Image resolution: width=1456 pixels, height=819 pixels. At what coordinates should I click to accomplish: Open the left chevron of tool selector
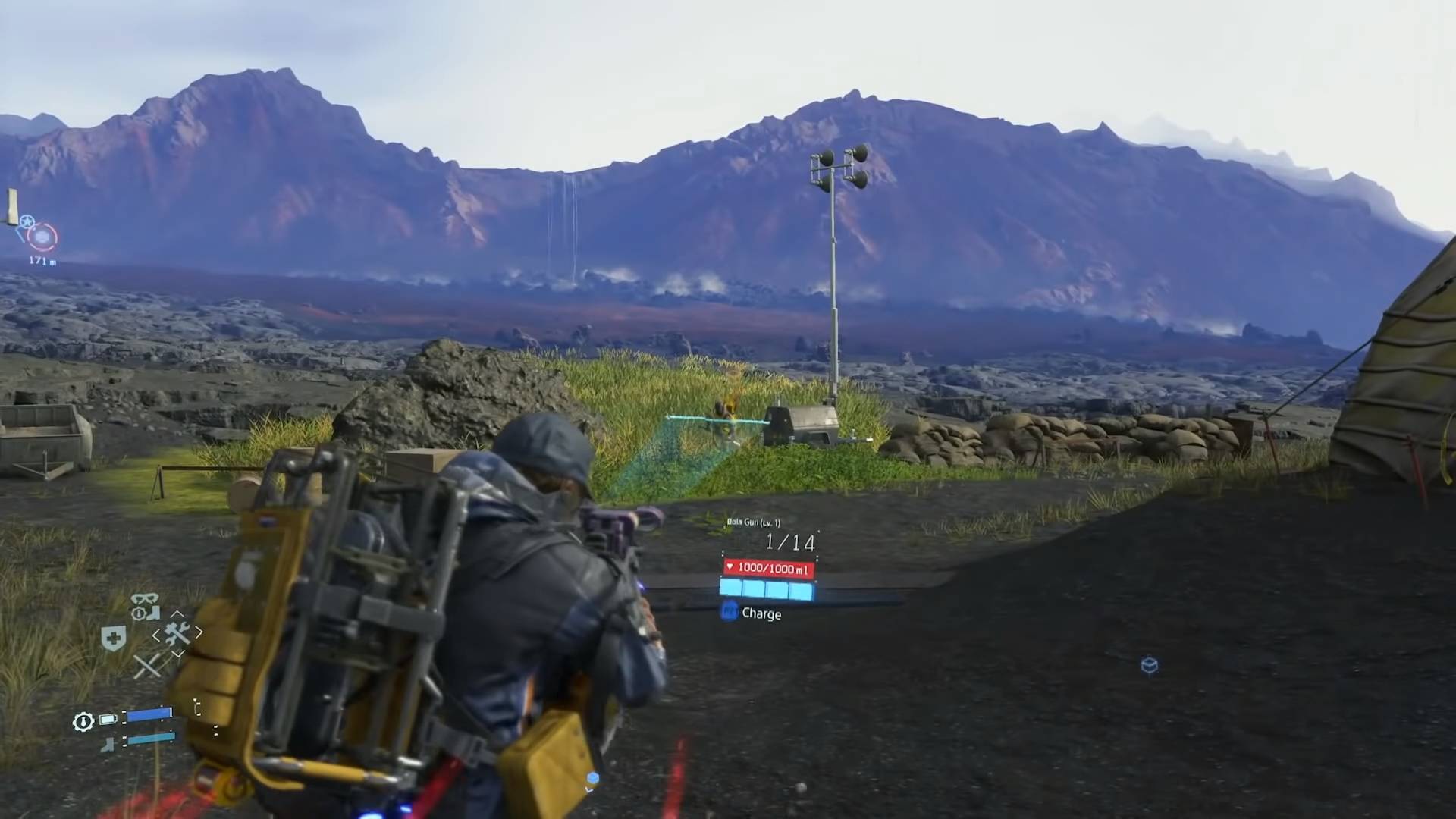click(156, 633)
